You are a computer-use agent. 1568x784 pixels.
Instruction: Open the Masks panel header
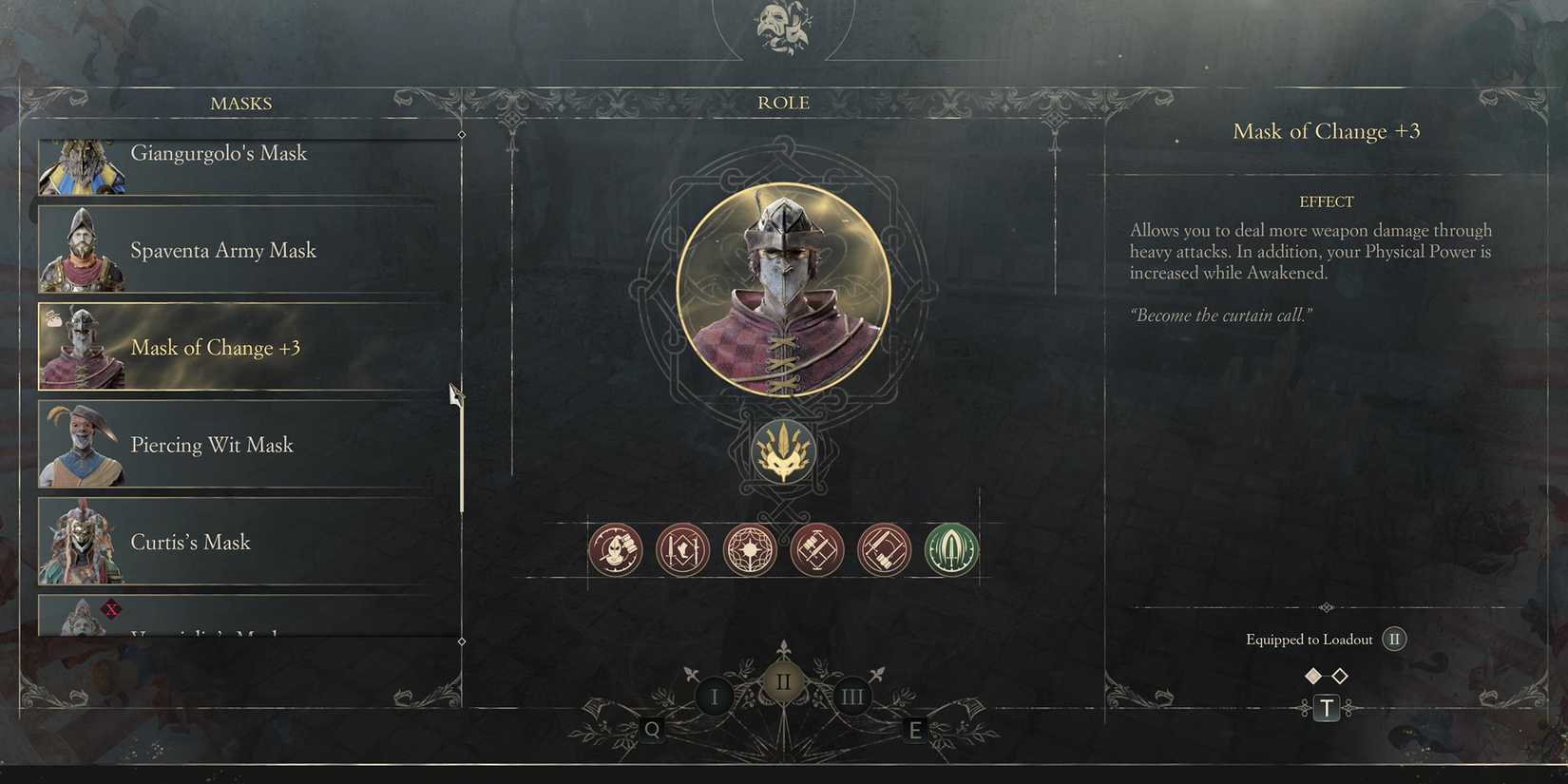coord(240,103)
